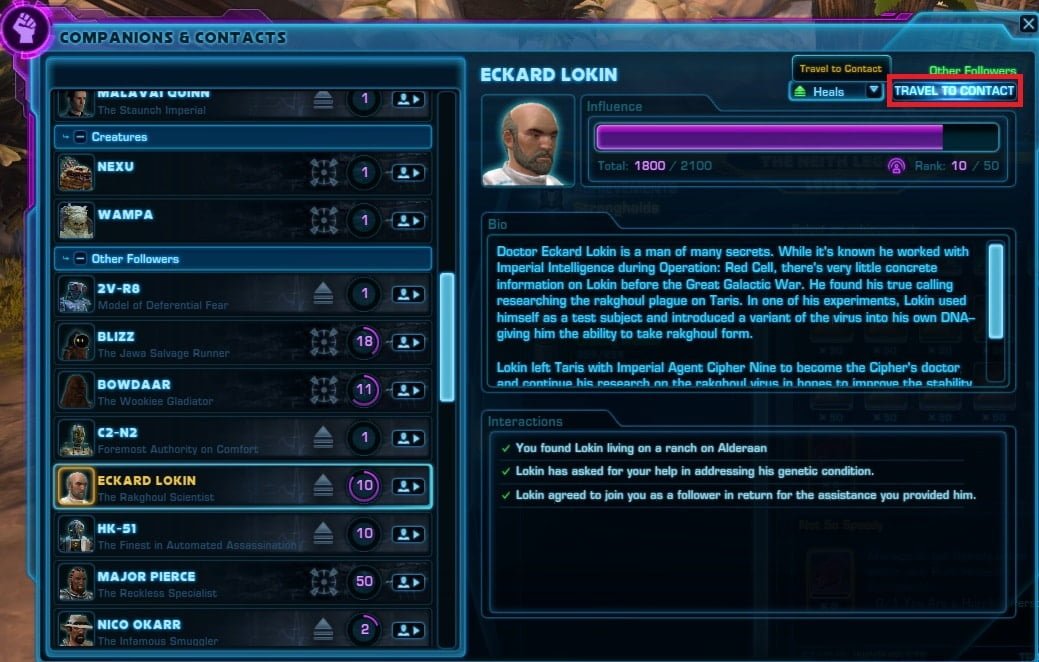The width and height of the screenshot is (1039, 662).
Task: Close the Companions & Contacts window
Action: (1027, 25)
